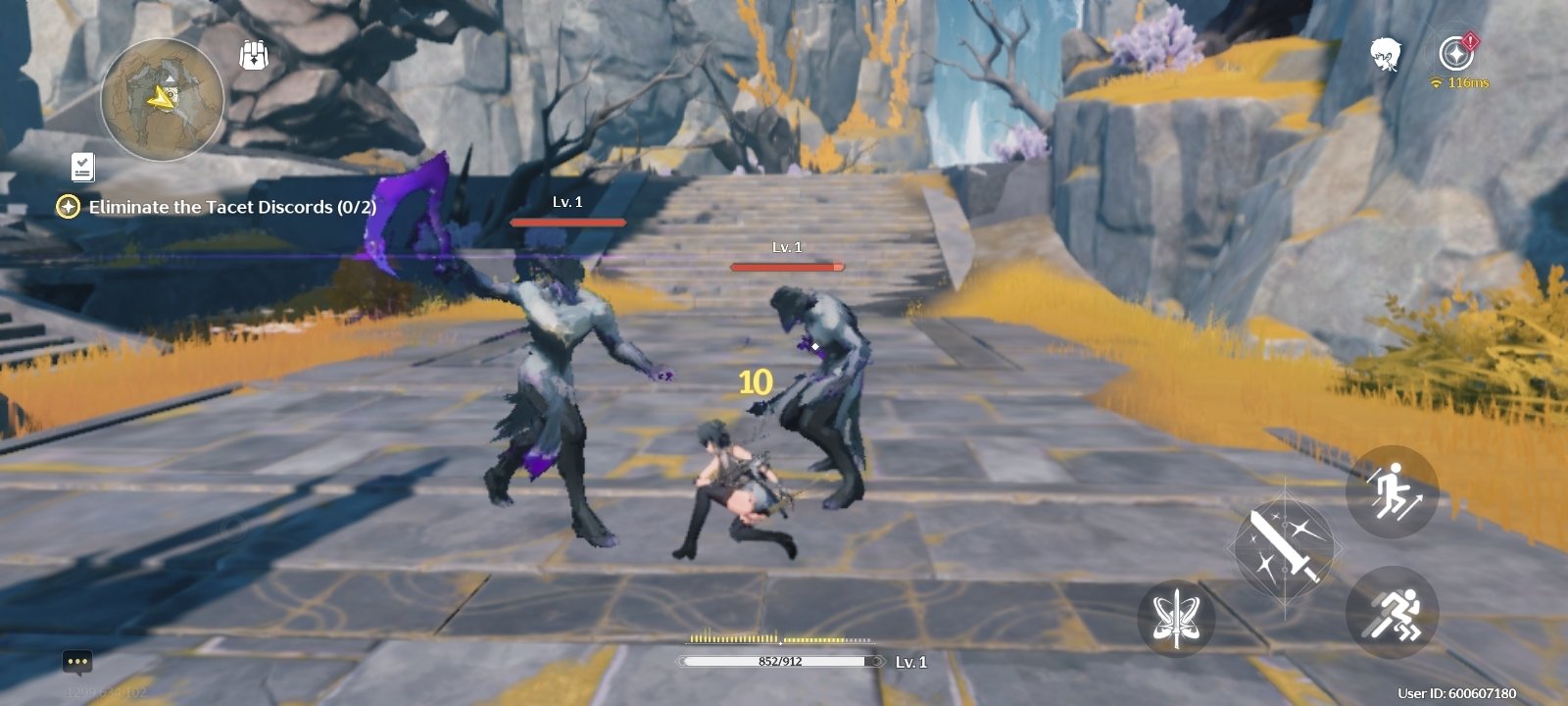Open the chat speech bubble
This screenshot has width=1568, height=706.
click(x=77, y=662)
